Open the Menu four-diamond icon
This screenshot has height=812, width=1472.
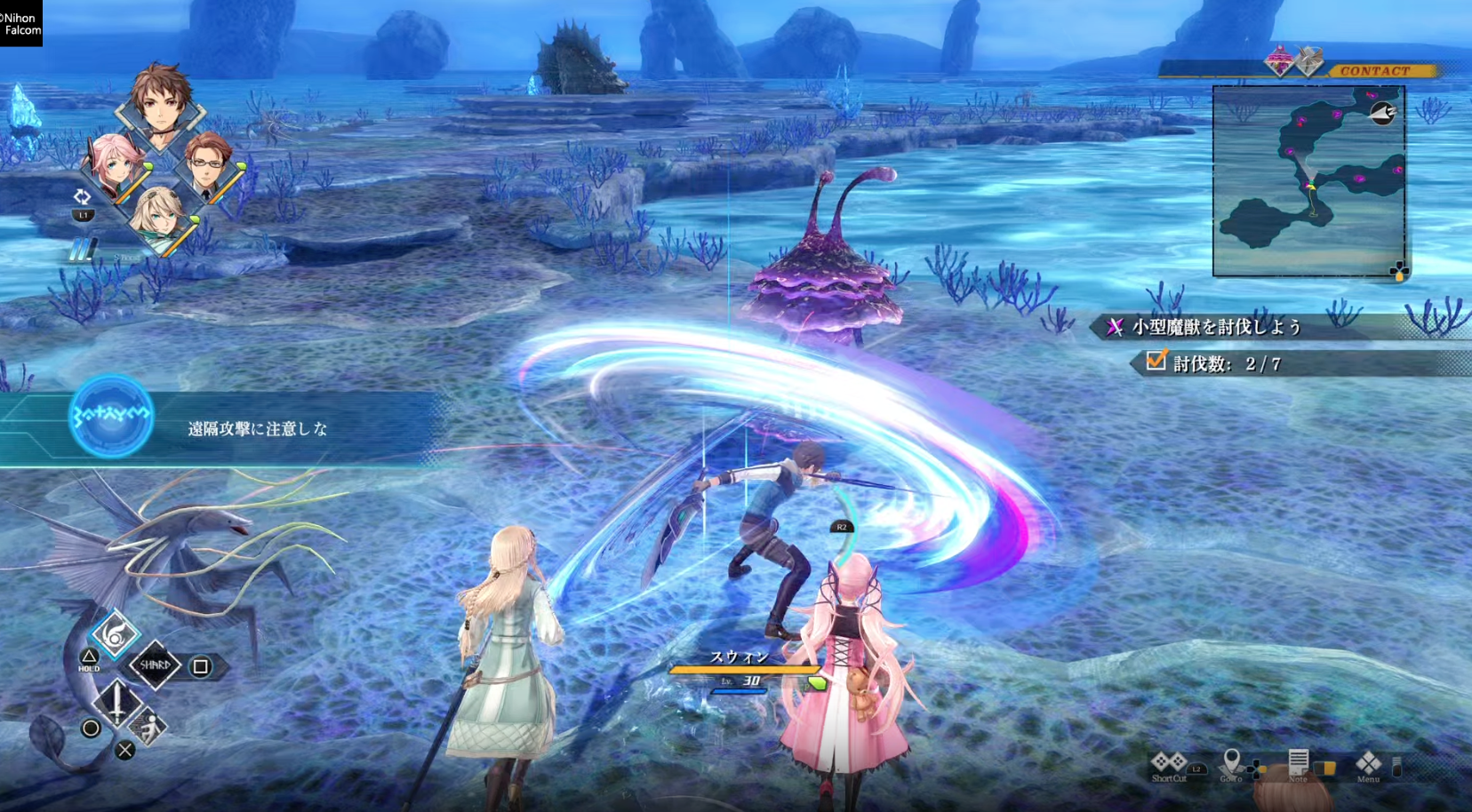click(x=1368, y=764)
